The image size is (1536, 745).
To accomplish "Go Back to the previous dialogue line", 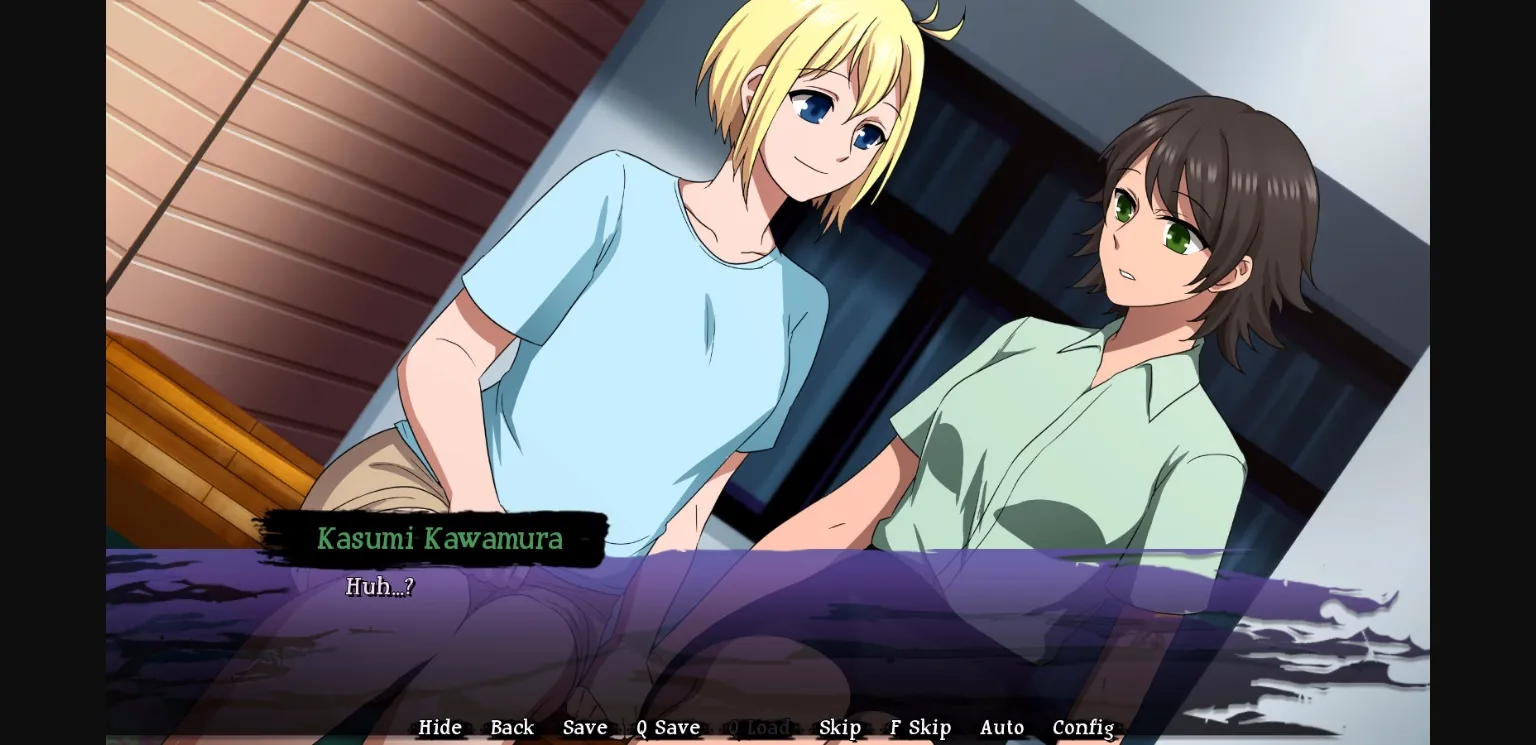I will pos(512,727).
